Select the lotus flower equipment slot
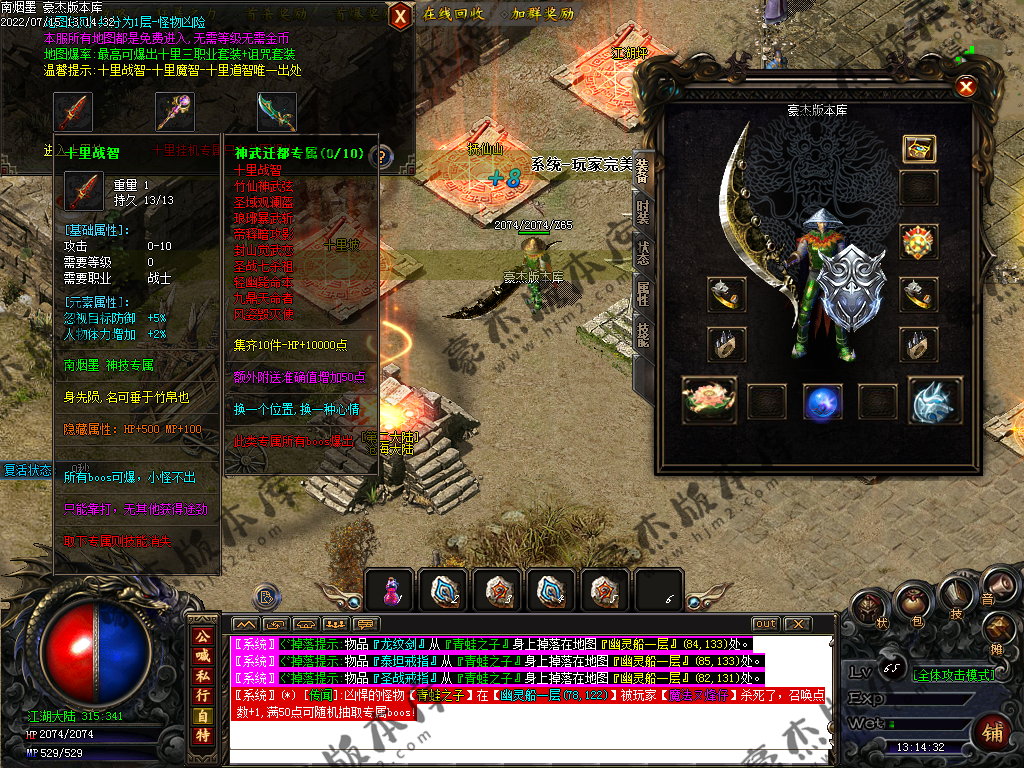Image resolution: width=1024 pixels, height=768 pixels. [x=709, y=400]
